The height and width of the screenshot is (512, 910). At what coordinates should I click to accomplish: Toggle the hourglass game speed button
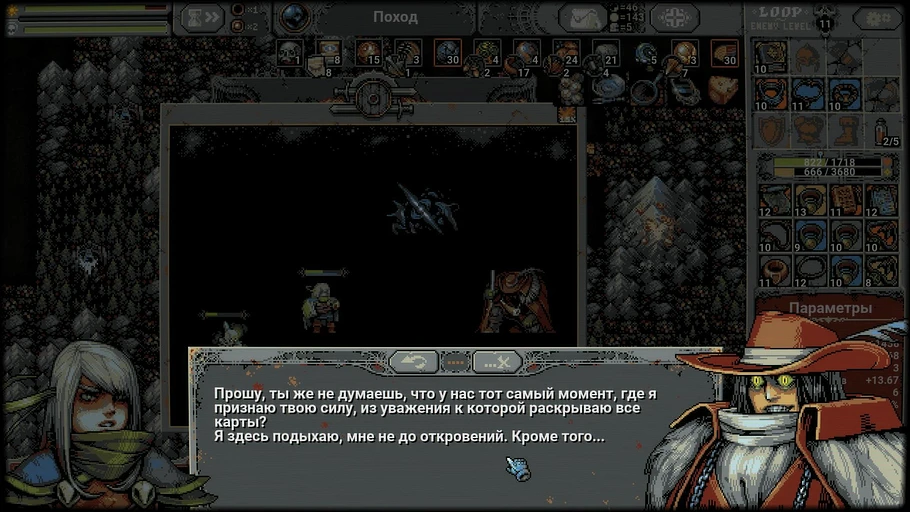point(199,17)
